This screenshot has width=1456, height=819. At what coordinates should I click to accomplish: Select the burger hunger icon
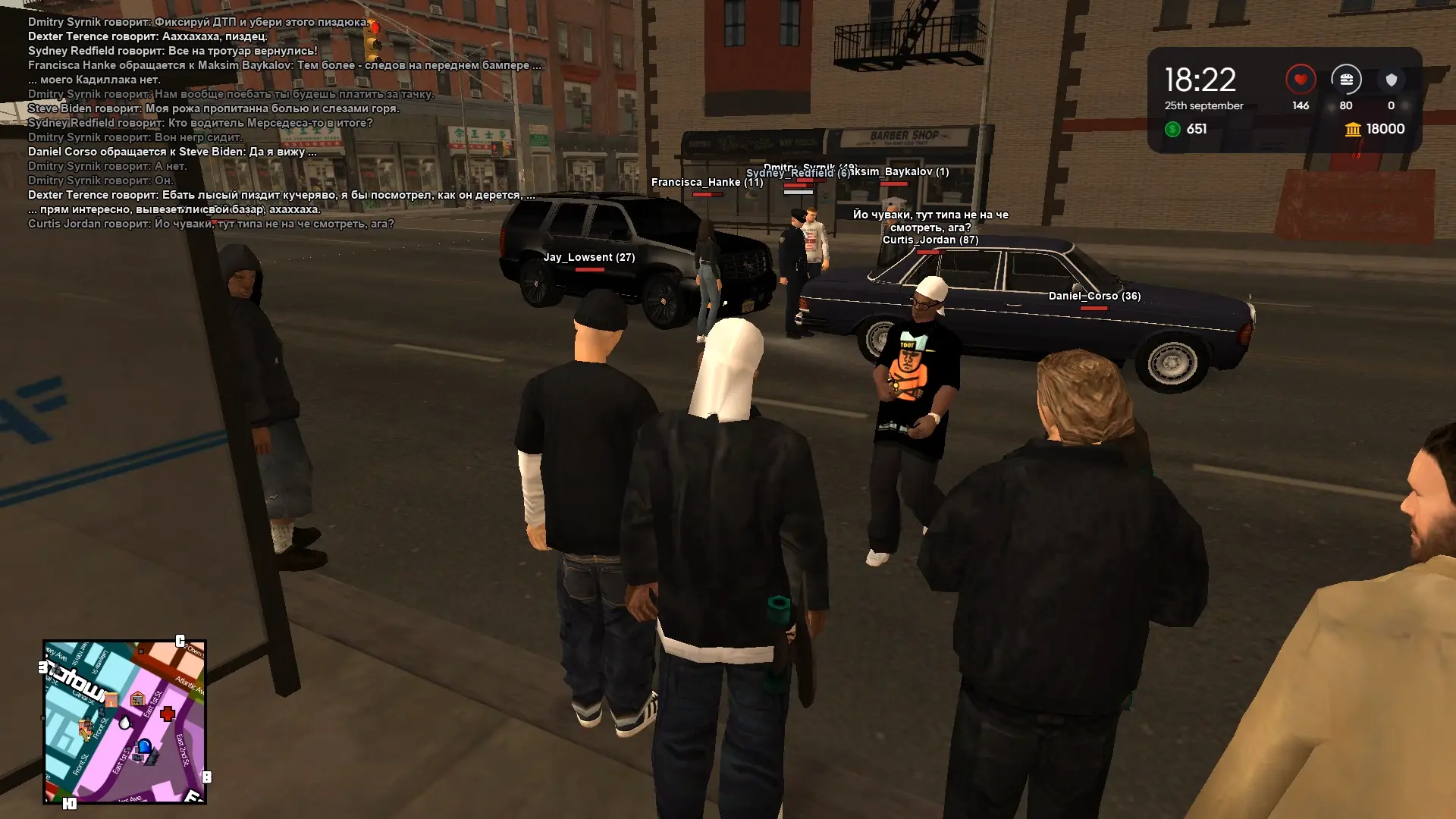click(1346, 80)
